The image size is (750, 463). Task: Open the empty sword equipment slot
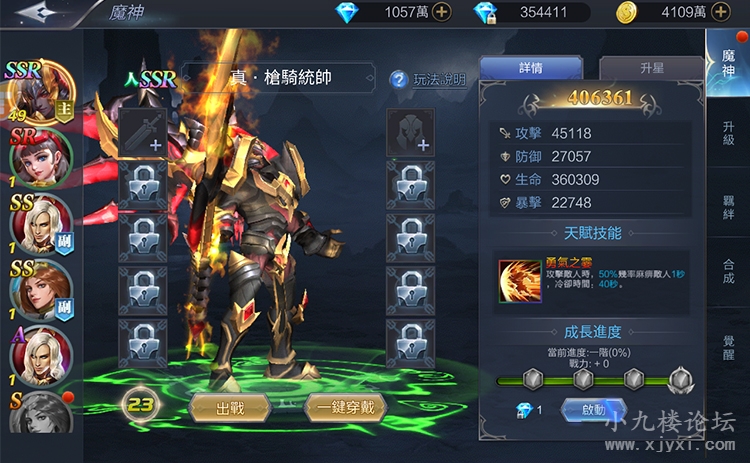pos(142,132)
